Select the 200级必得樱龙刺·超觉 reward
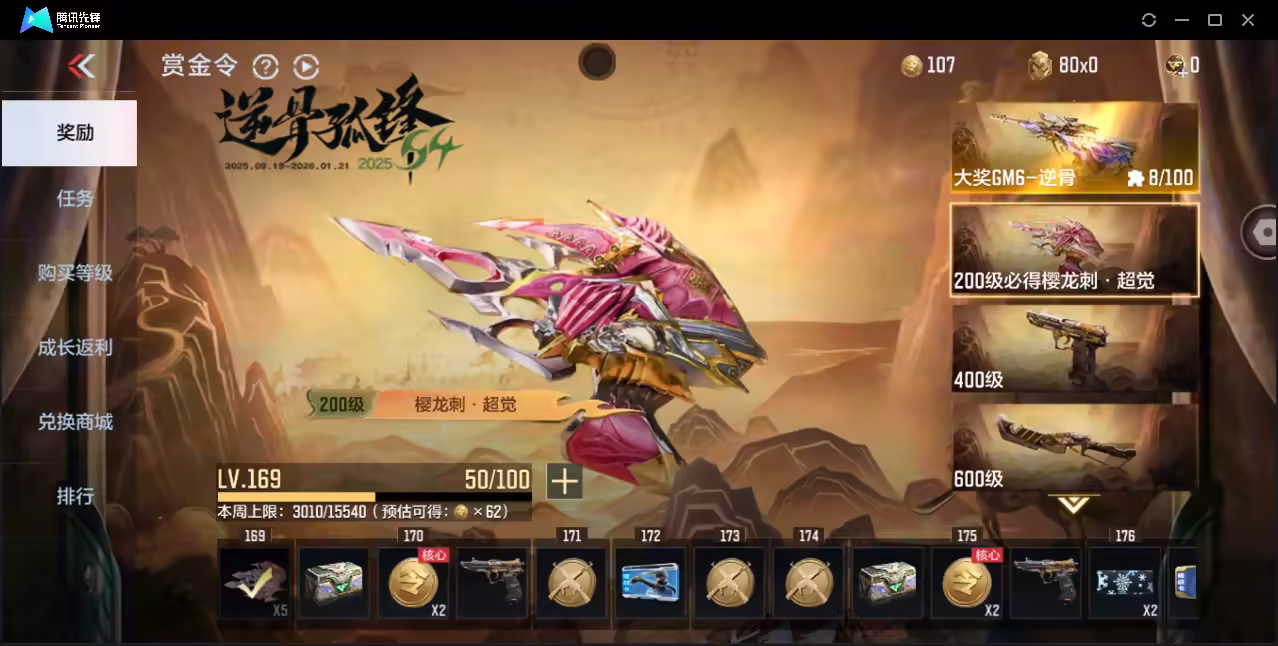The height and width of the screenshot is (646, 1278). (x=1074, y=250)
